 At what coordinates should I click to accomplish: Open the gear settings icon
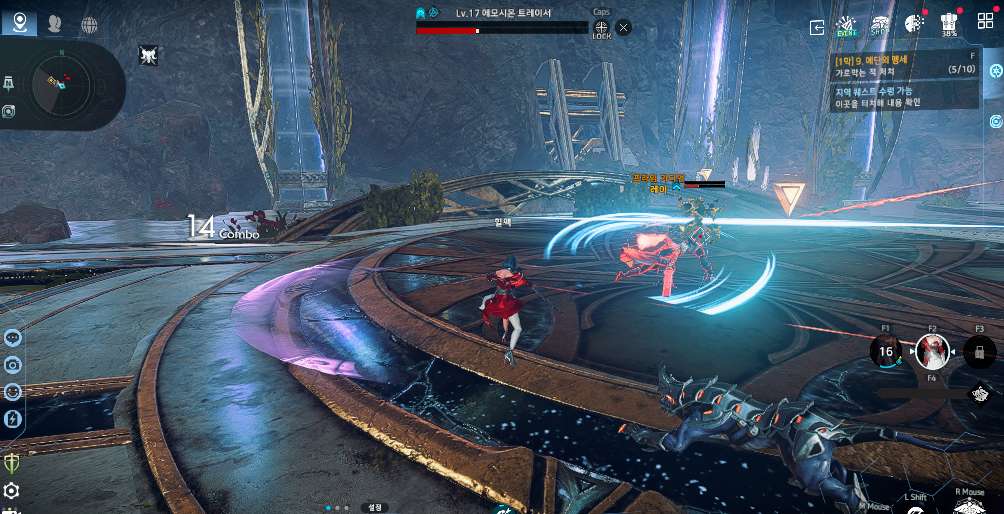coord(12,490)
